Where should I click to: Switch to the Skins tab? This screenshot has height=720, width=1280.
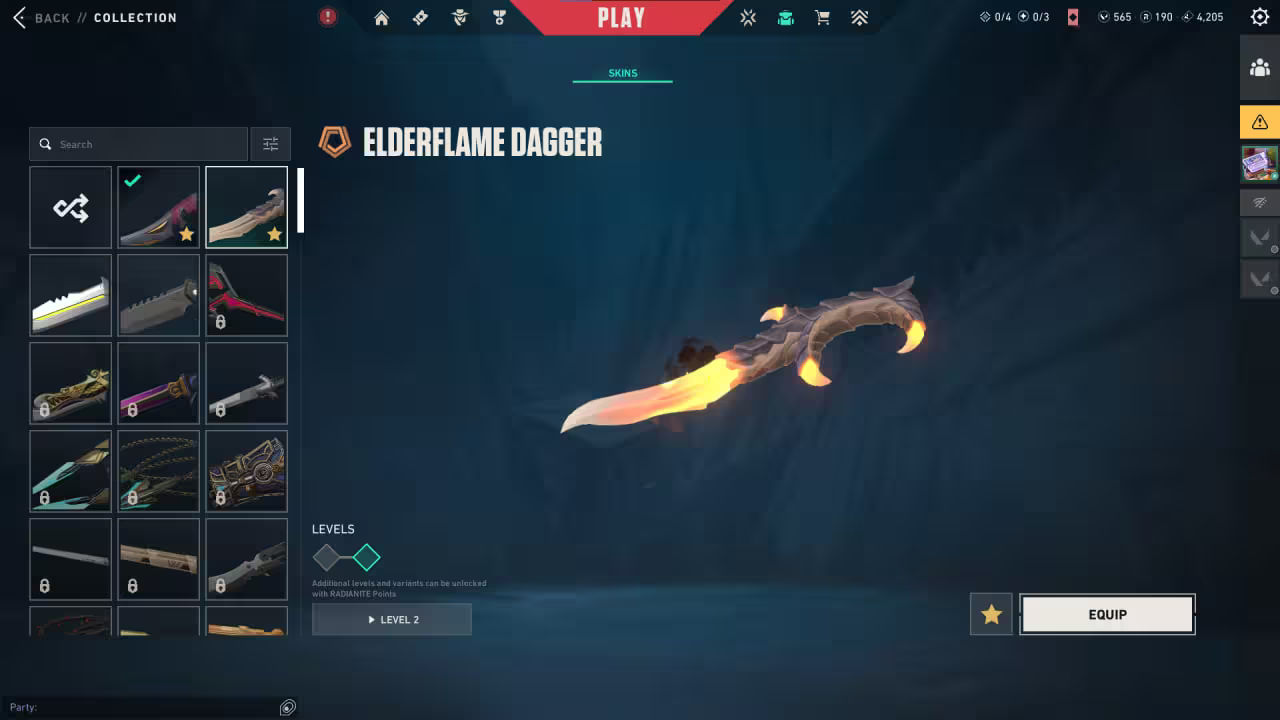pyautogui.click(x=622, y=73)
